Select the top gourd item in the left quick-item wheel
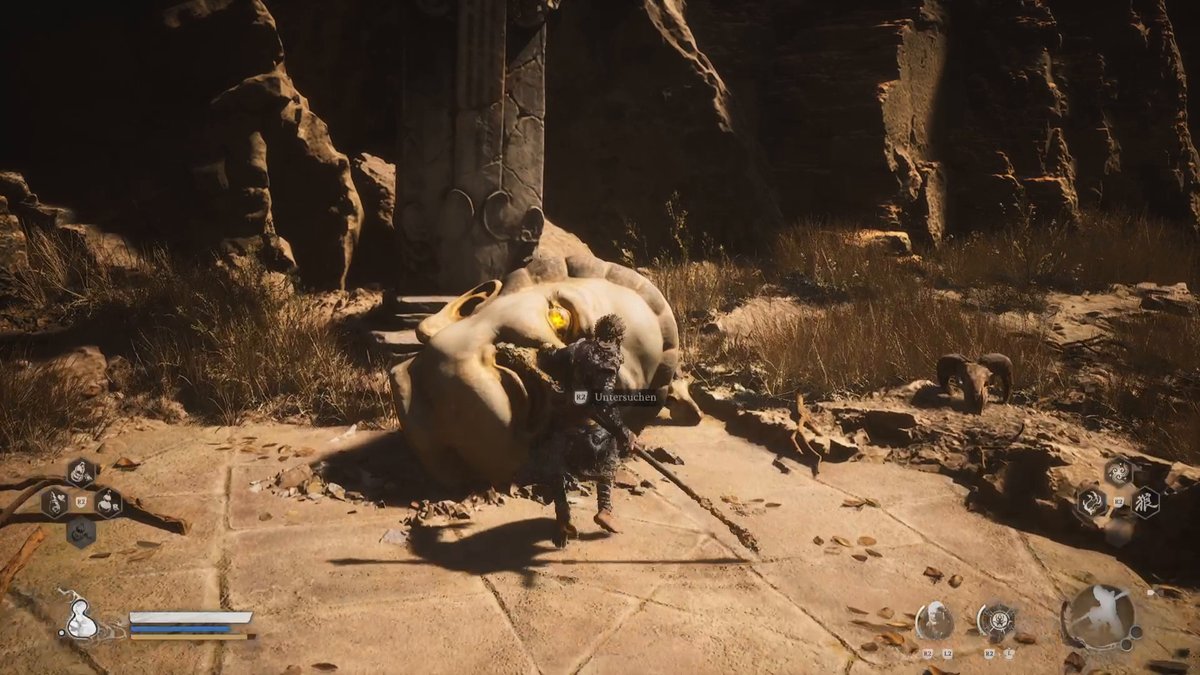 81,472
